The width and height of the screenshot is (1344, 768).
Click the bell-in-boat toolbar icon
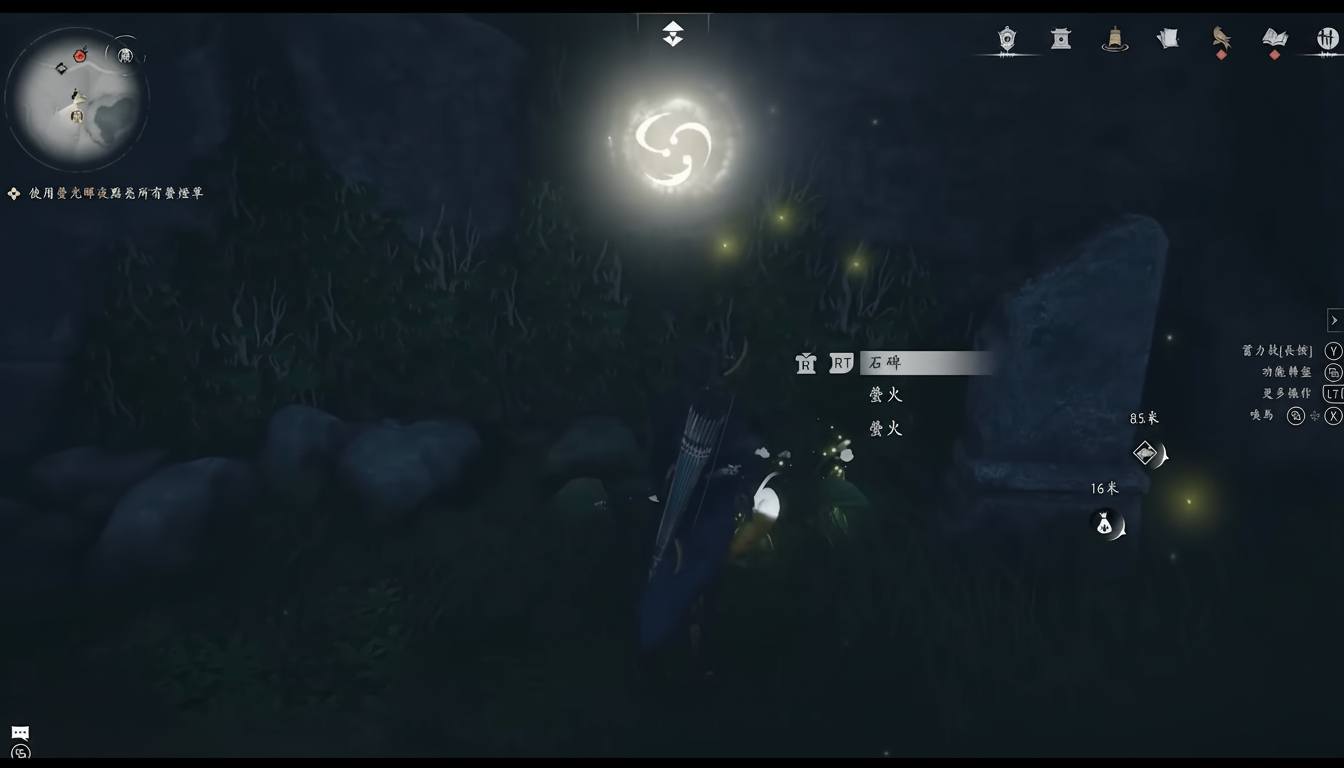[x=1115, y=40]
